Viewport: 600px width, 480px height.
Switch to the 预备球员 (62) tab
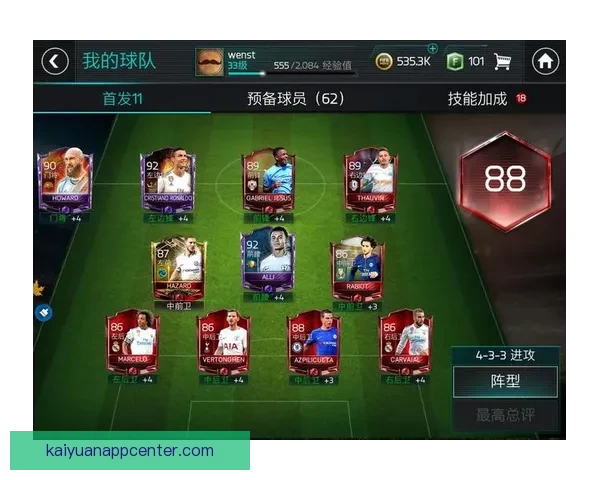[296, 99]
